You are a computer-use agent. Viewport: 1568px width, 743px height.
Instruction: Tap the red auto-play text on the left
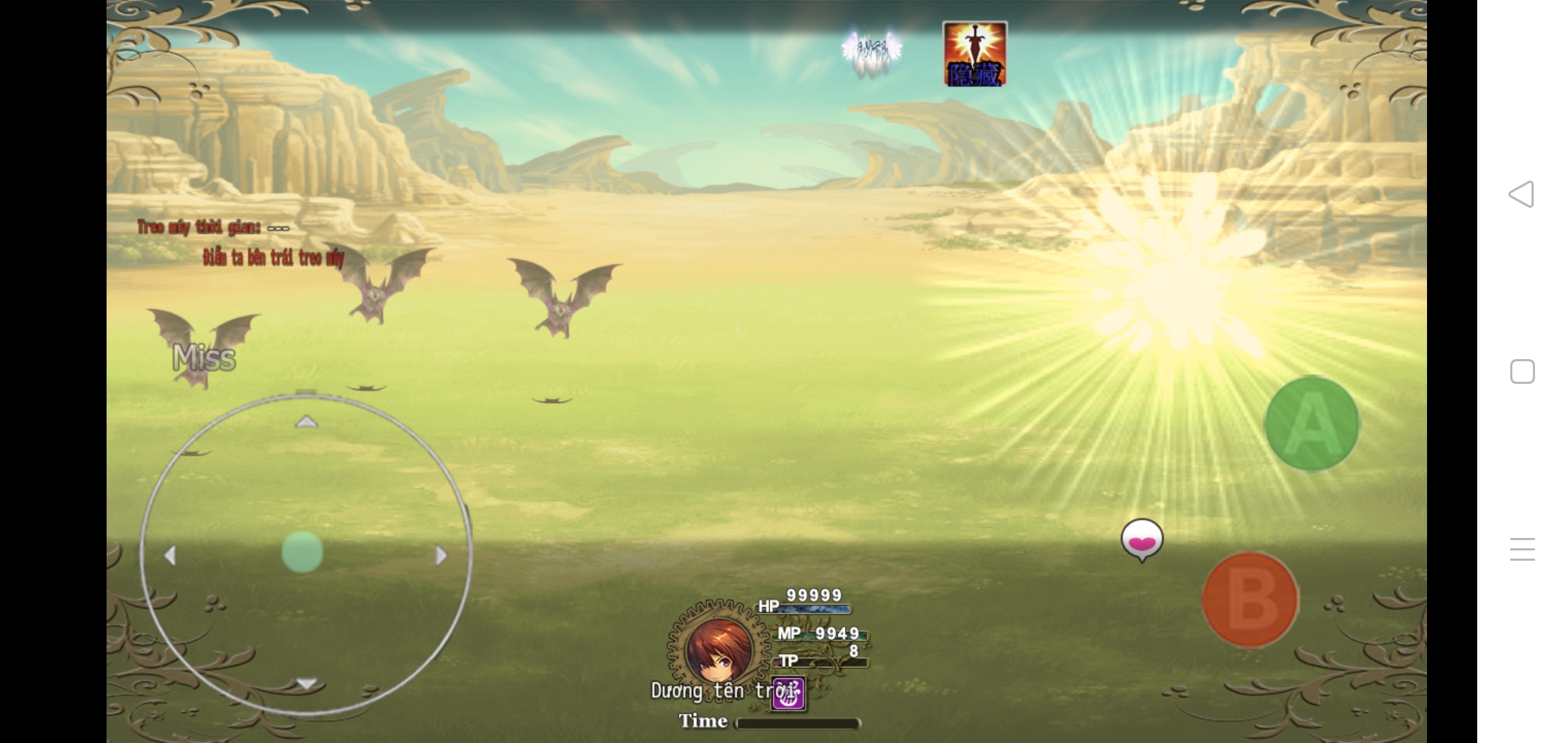click(273, 258)
